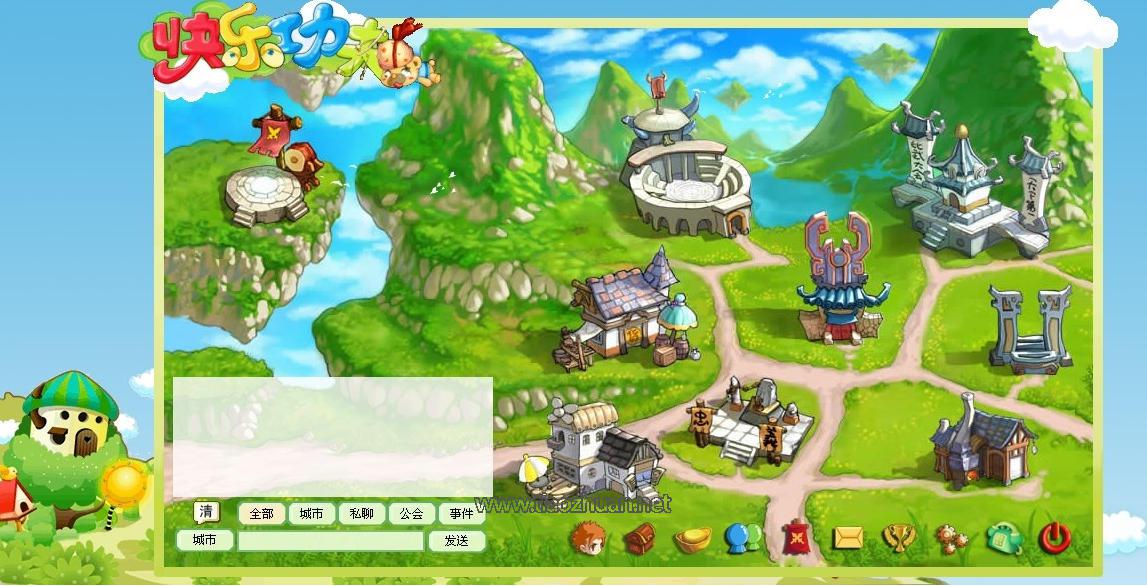Image resolution: width=1147 pixels, height=586 pixels.
Task: Select the red banner guild icon
Action: pos(796,538)
